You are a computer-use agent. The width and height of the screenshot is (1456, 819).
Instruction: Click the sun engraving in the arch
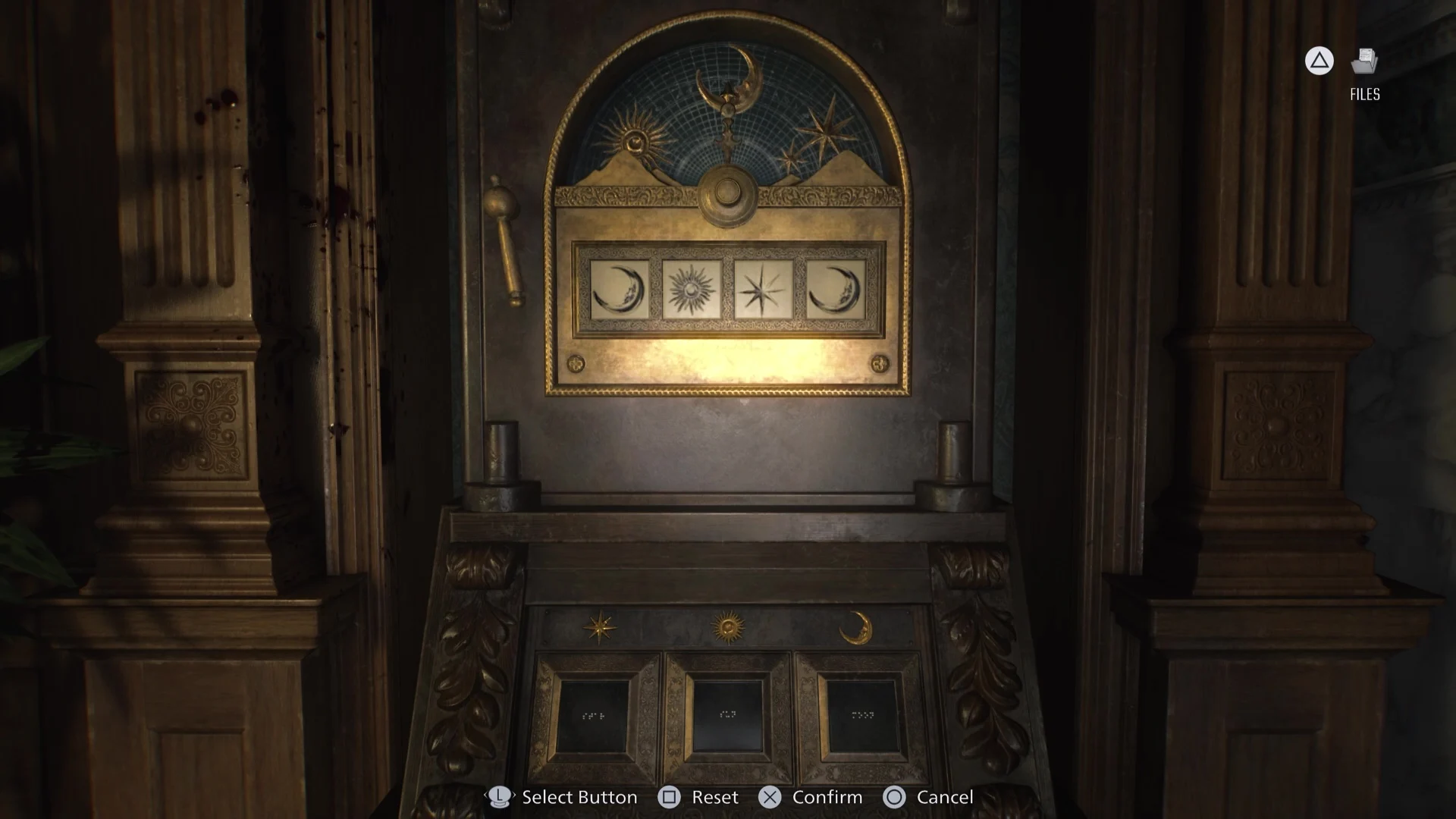tap(635, 141)
